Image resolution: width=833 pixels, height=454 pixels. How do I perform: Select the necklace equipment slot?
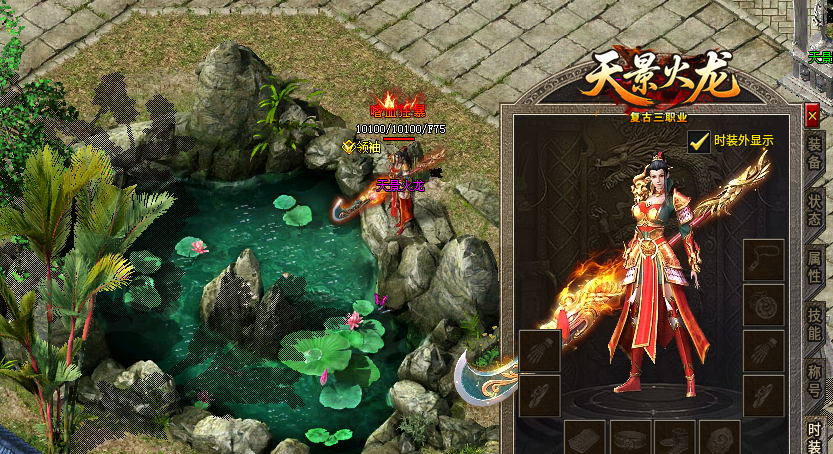(763, 259)
